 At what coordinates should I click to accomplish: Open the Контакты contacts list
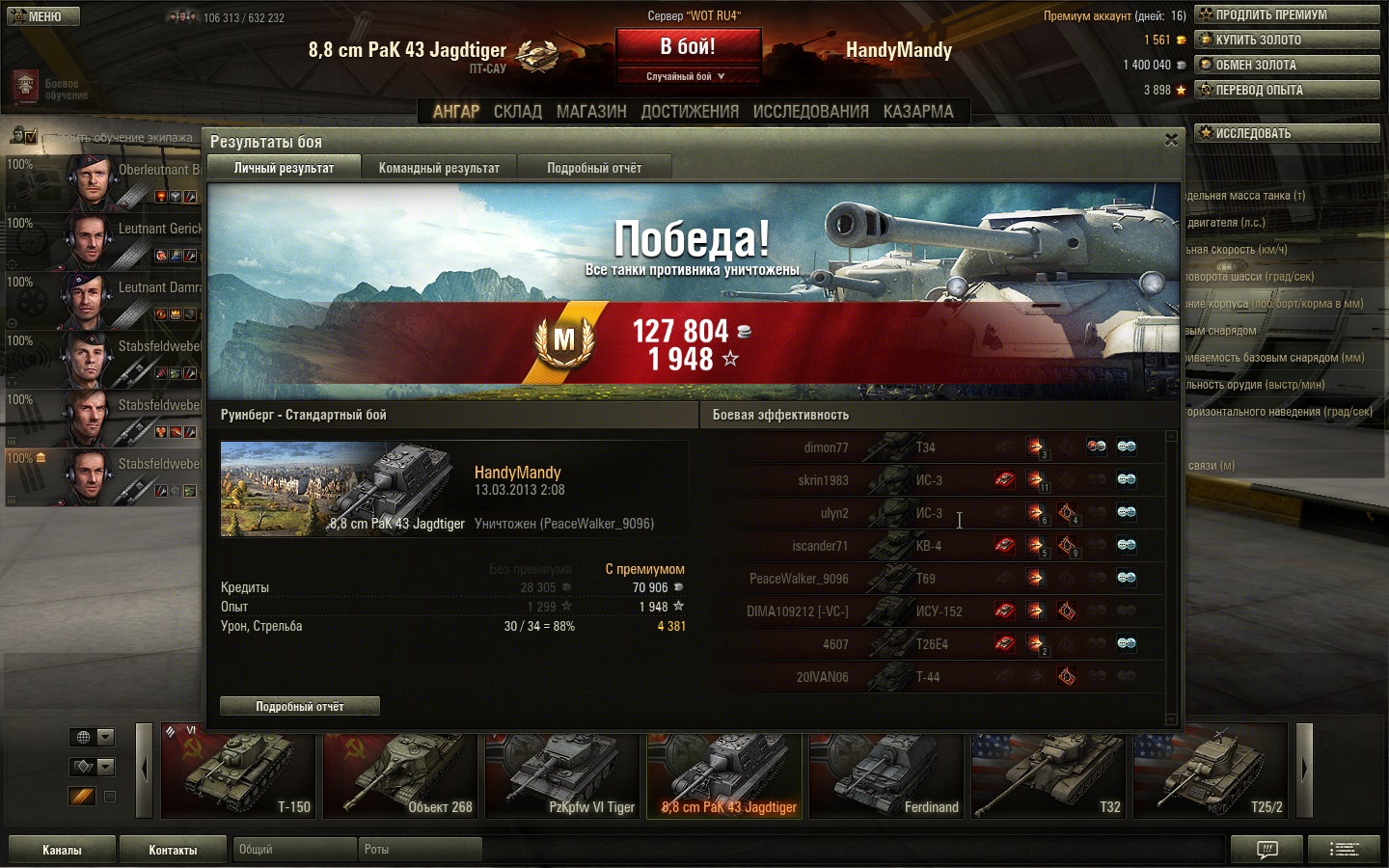173,850
